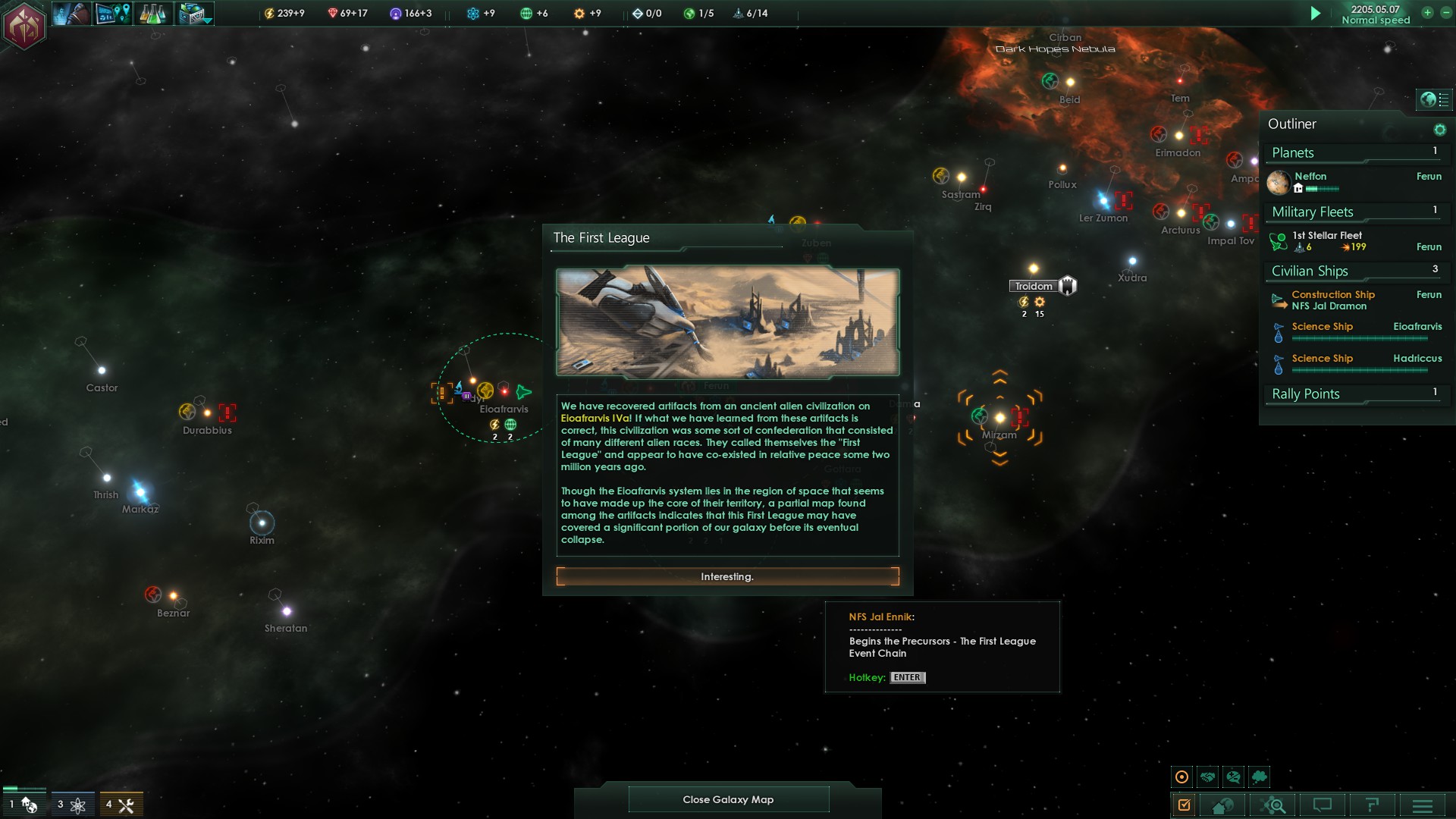
Task: Open the research flasks technology view
Action: [152, 14]
